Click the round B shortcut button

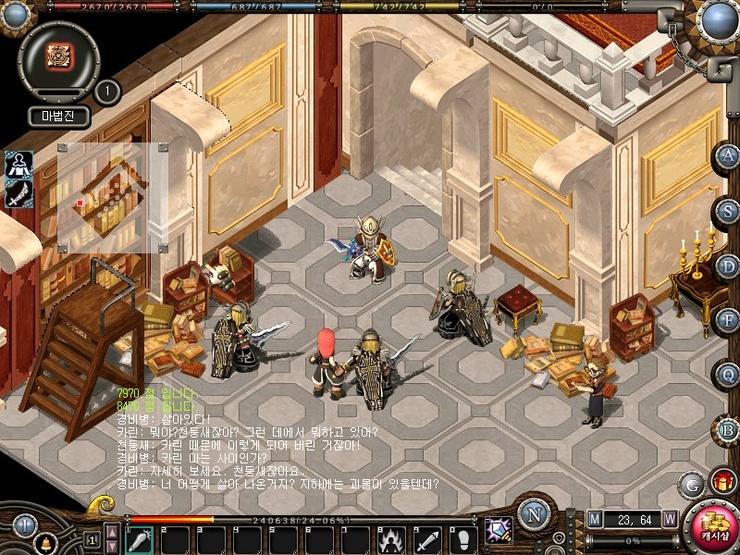click(727, 430)
